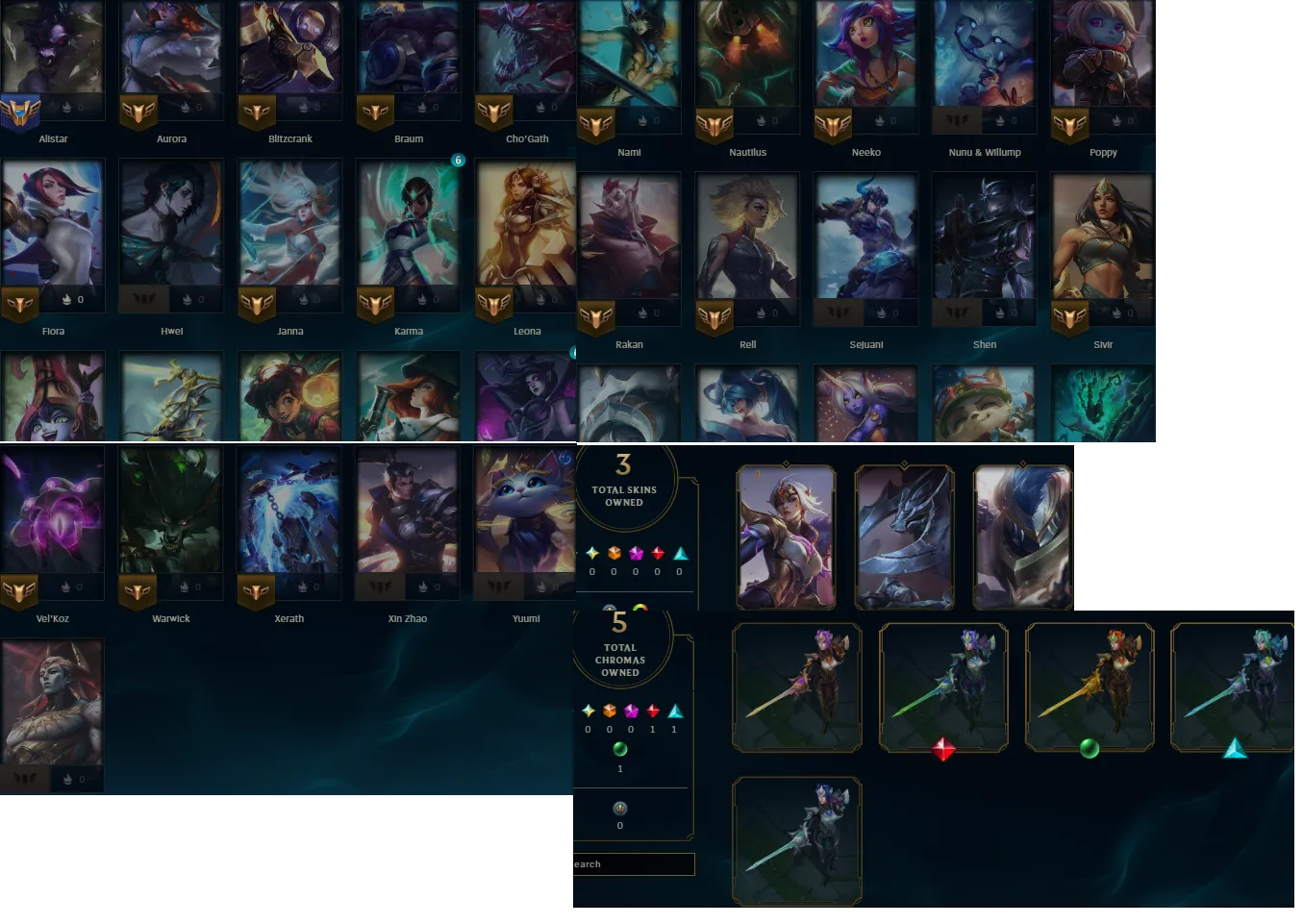Click the legacy coin icon showing 0 in chromas panel
Viewport: 1303px width, 924px height.
pos(619,811)
